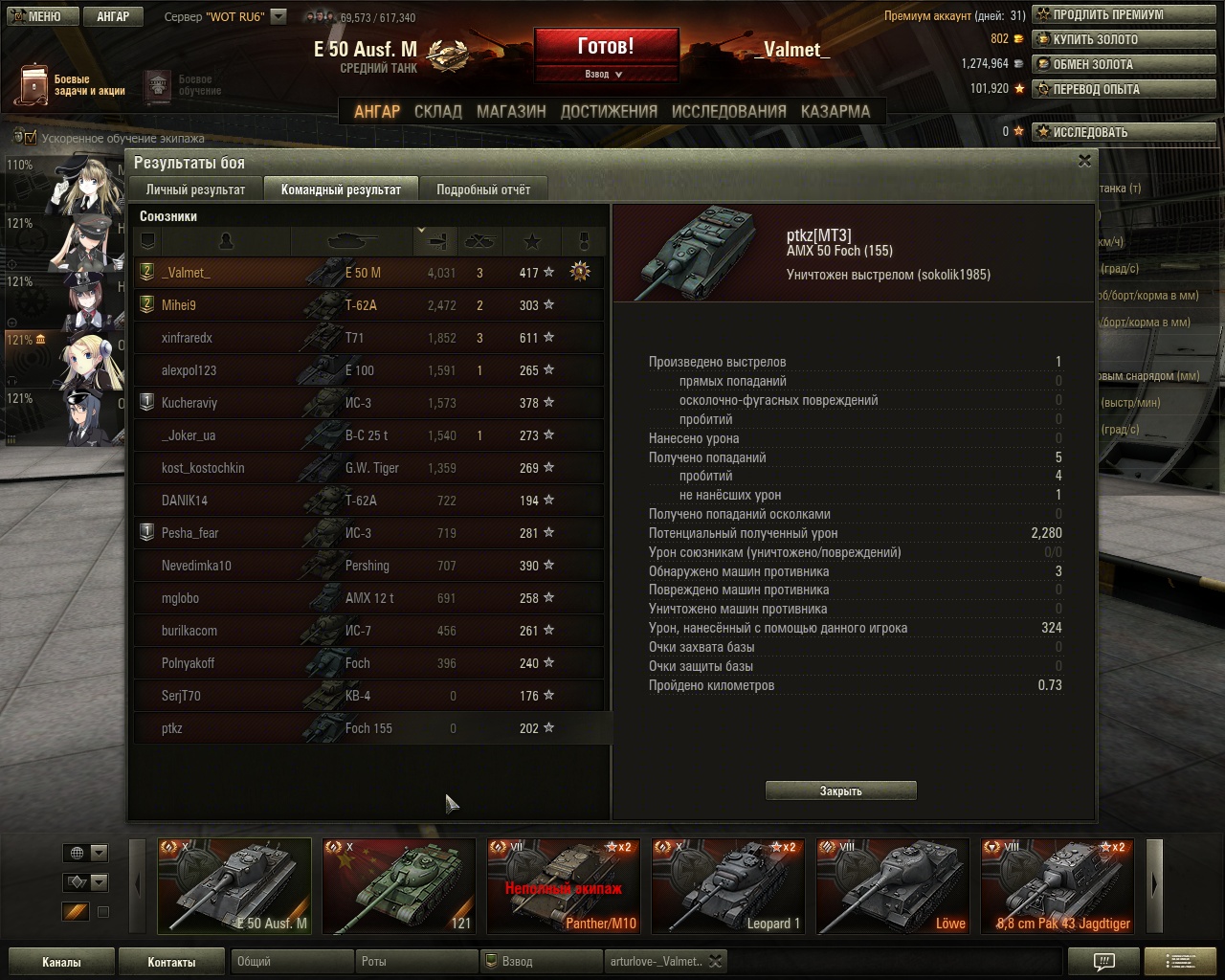This screenshot has width=1225, height=980.
Task: Open Достижения section
Action: tap(609, 111)
